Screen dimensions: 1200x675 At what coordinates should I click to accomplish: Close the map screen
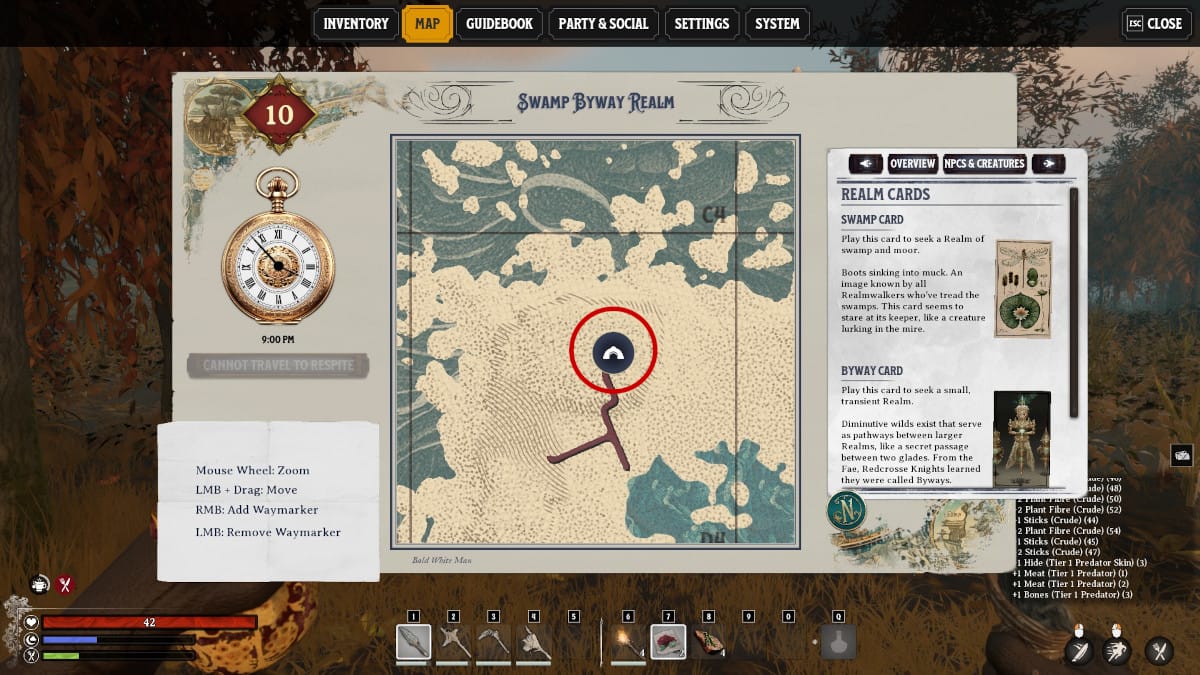click(1155, 24)
